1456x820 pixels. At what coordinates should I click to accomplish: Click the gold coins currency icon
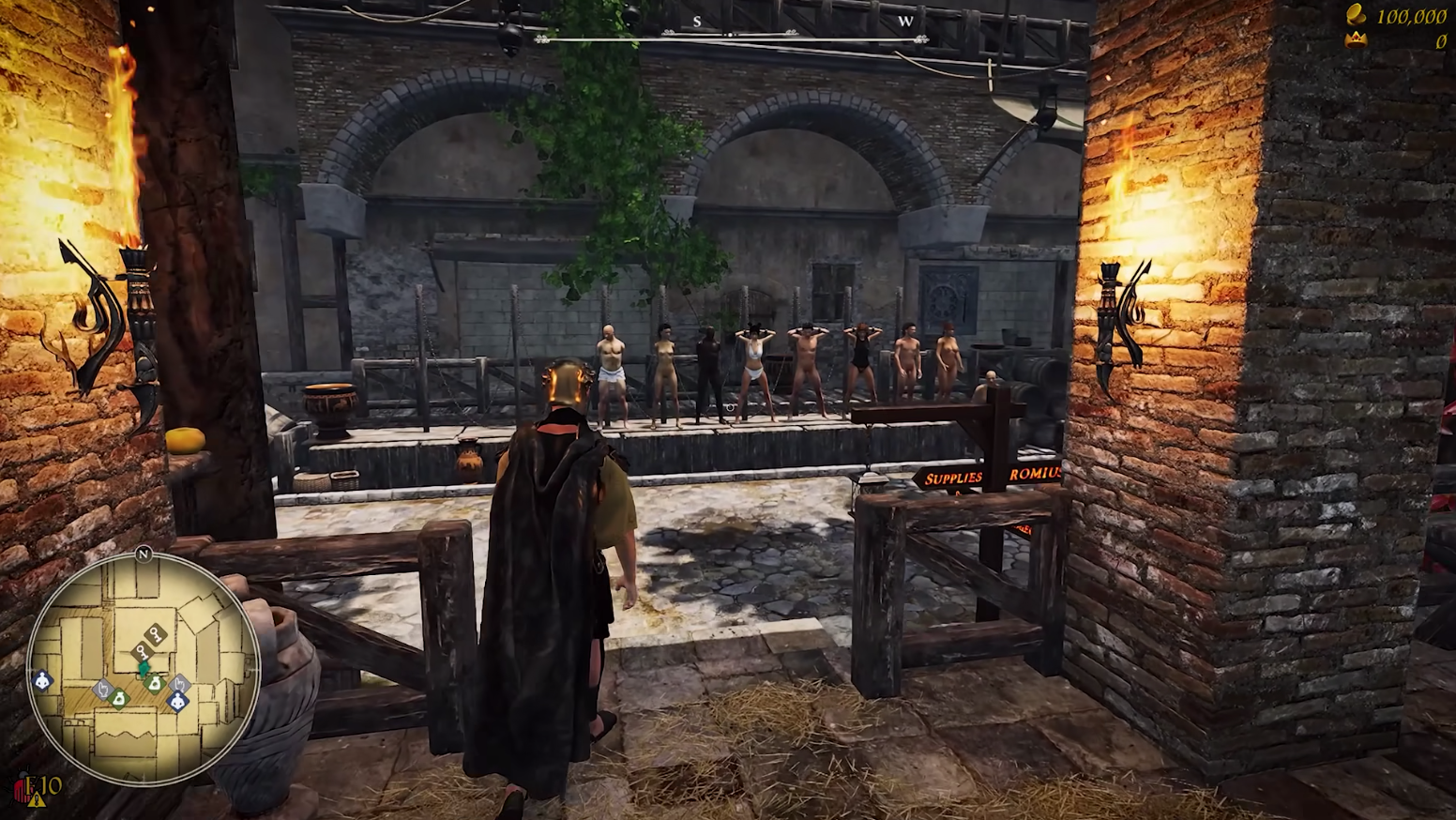[1357, 16]
